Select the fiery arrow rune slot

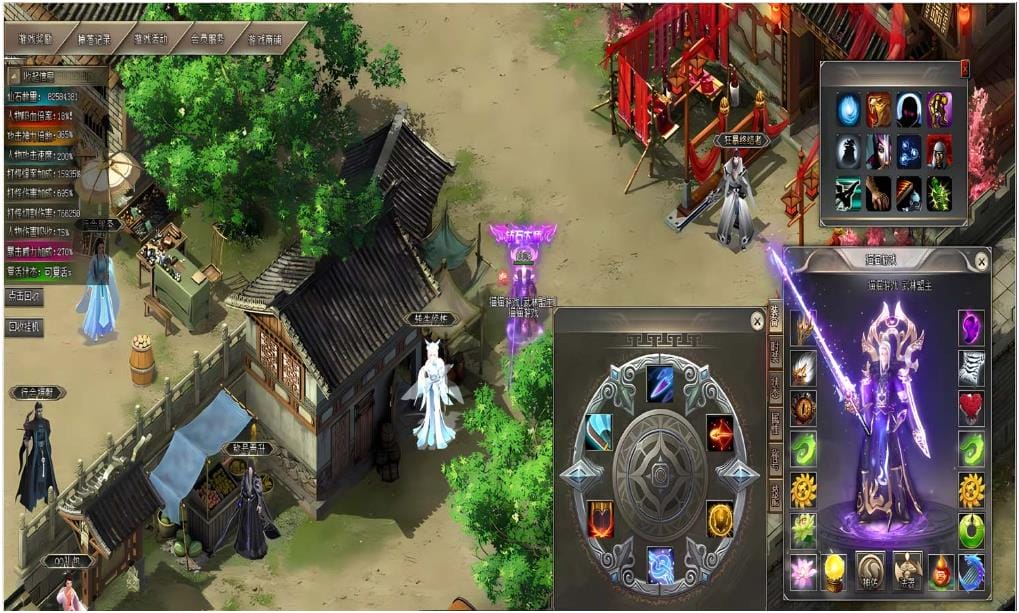point(720,431)
